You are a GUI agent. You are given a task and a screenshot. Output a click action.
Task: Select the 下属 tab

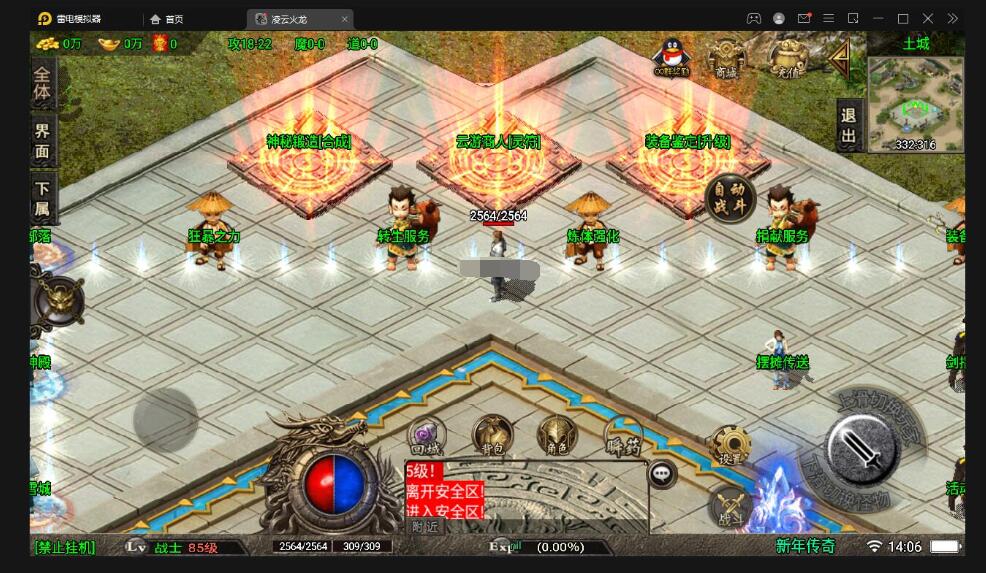click(42, 197)
